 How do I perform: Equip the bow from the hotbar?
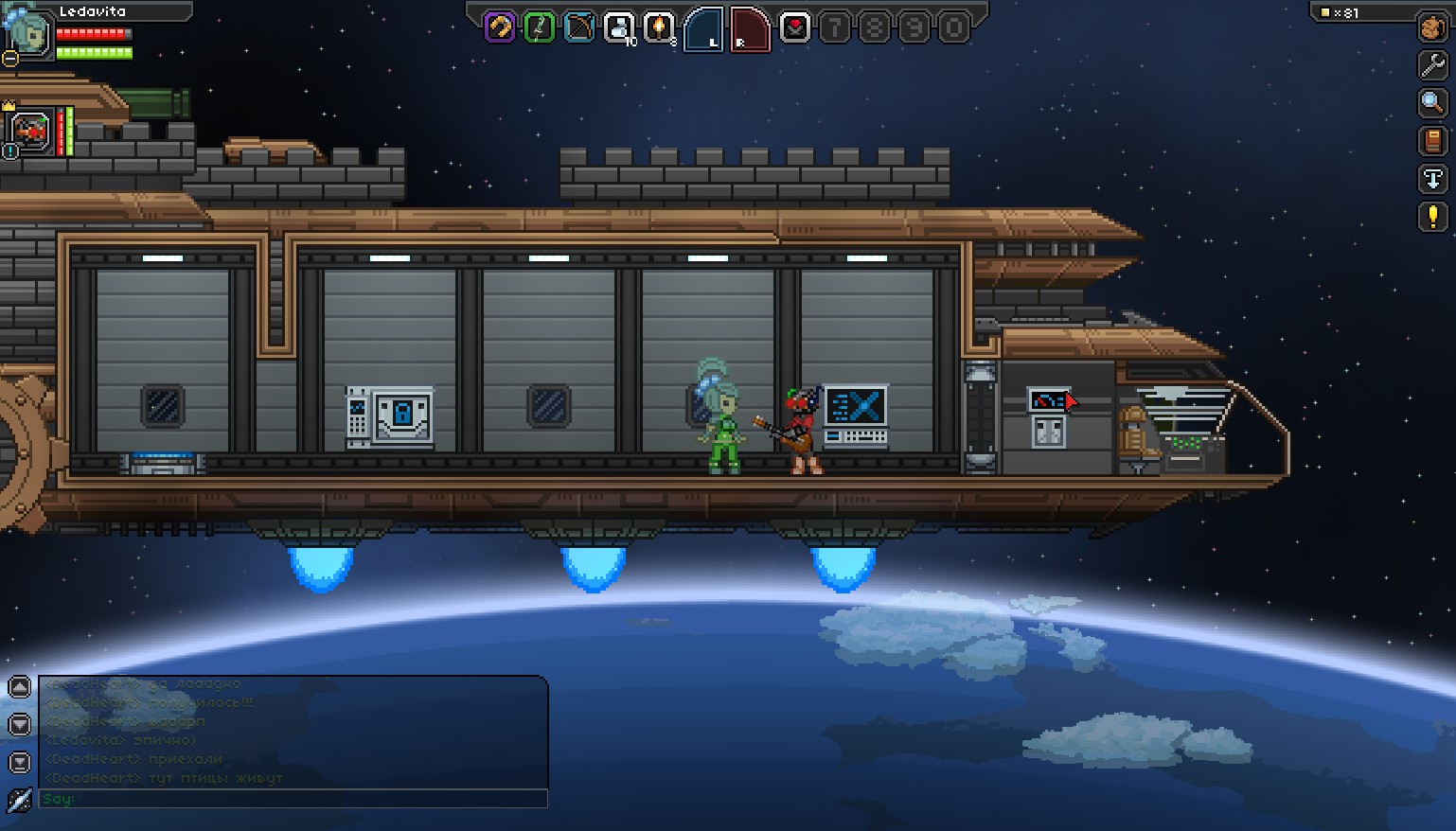[x=578, y=27]
